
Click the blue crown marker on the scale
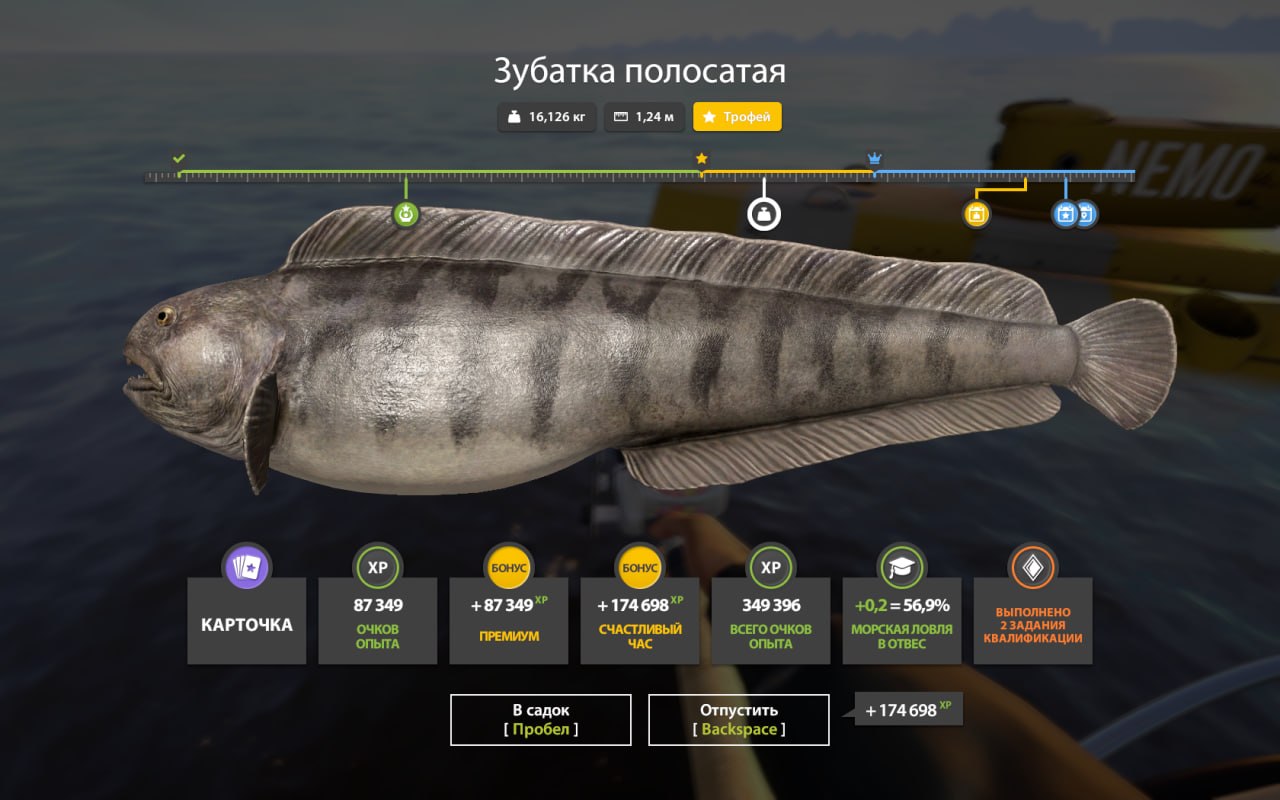873,157
